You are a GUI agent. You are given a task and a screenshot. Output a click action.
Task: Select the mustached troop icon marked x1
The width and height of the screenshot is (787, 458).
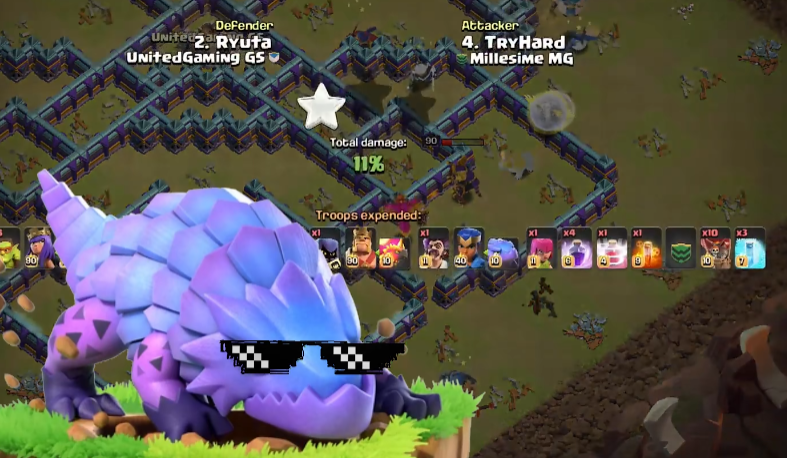[433, 248]
